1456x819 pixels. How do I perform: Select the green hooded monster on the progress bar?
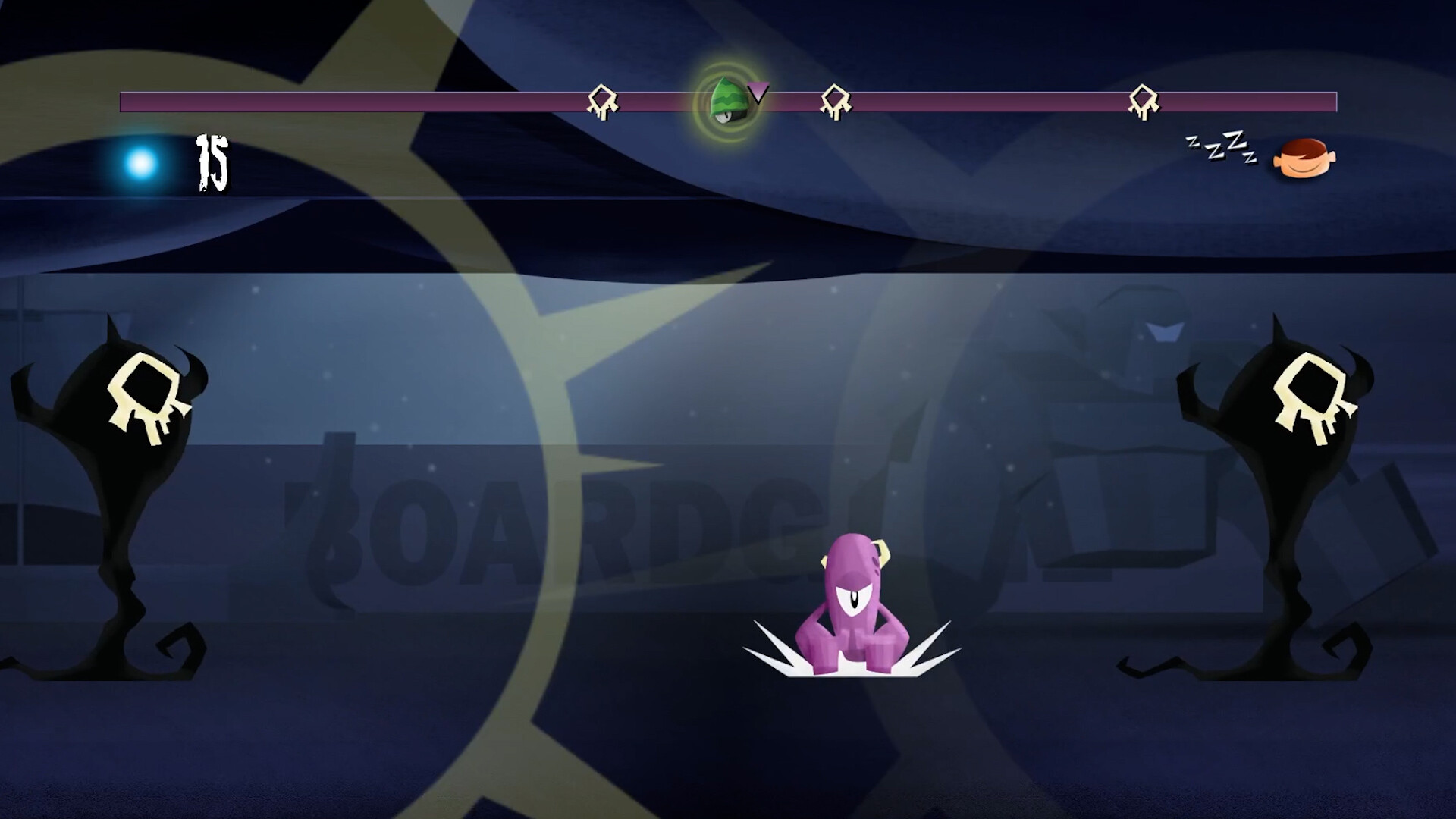(x=726, y=99)
